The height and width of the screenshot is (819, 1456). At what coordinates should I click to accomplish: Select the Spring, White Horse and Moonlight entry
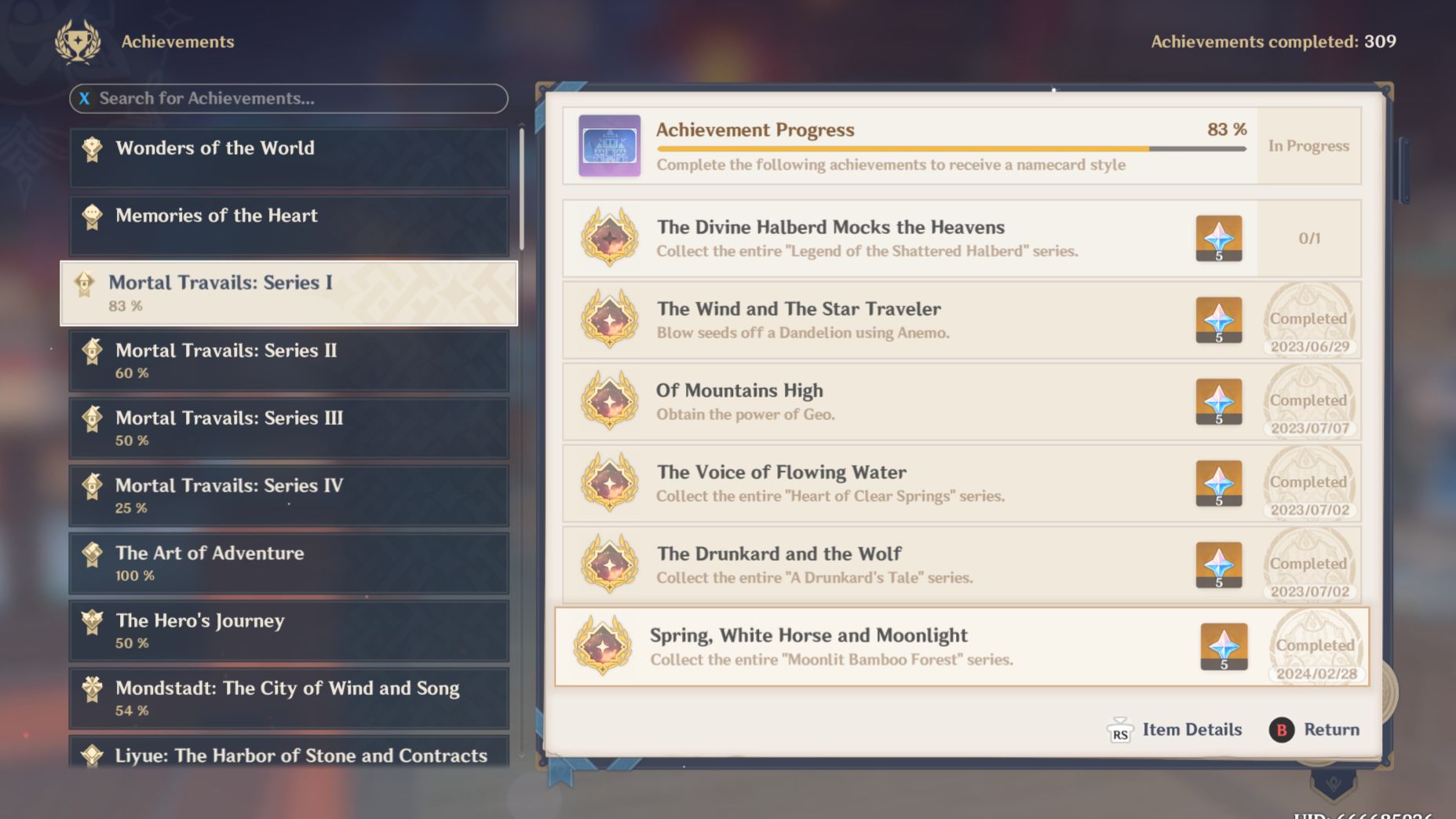coord(863,646)
